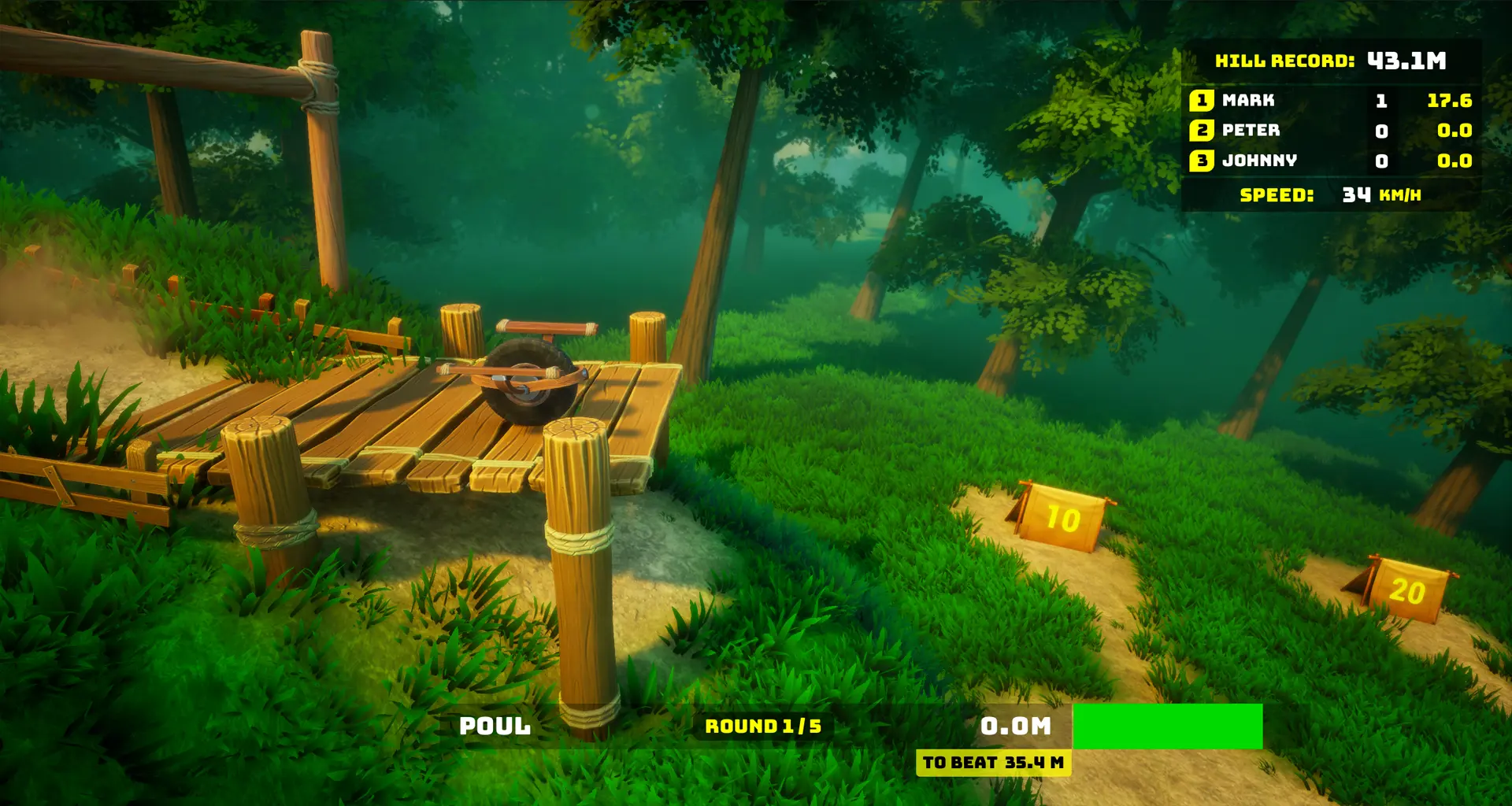Click Johnny's row in the ranking list
The height and width of the screenshot is (806, 1512).
[1329, 161]
